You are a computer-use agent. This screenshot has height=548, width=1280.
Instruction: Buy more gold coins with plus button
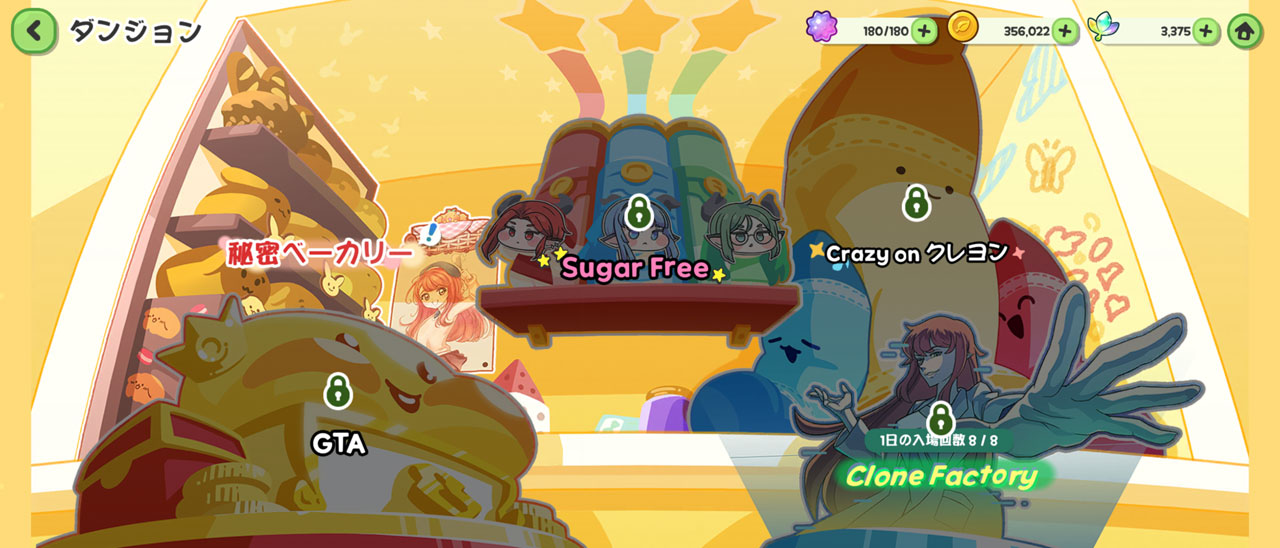coord(1064,31)
